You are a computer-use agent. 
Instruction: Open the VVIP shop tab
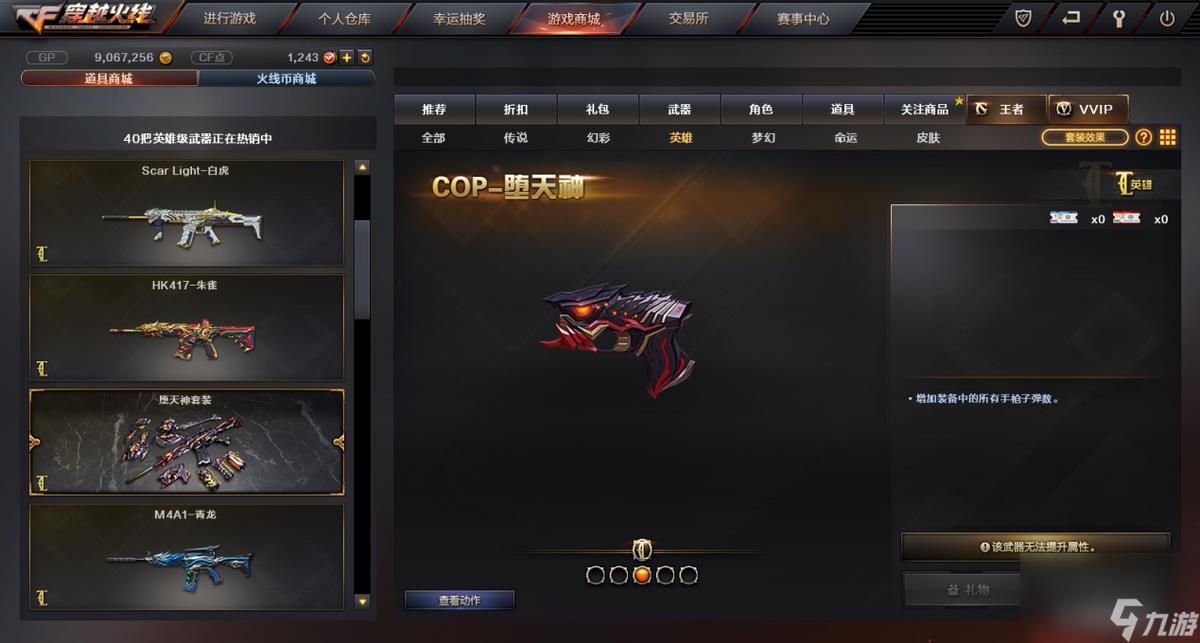pos(1088,109)
